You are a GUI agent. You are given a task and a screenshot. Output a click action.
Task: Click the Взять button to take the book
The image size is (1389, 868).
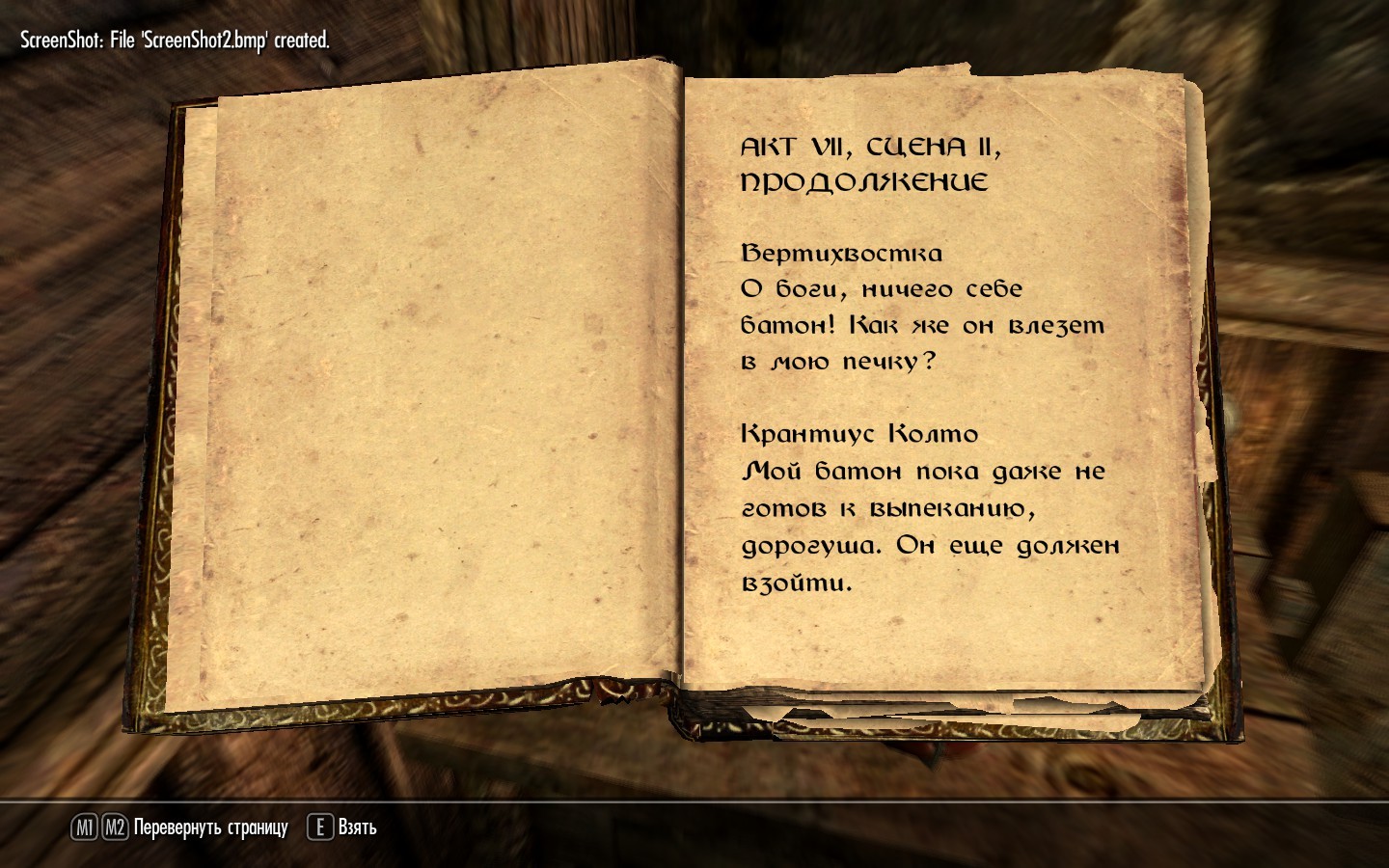[x=356, y=827]
